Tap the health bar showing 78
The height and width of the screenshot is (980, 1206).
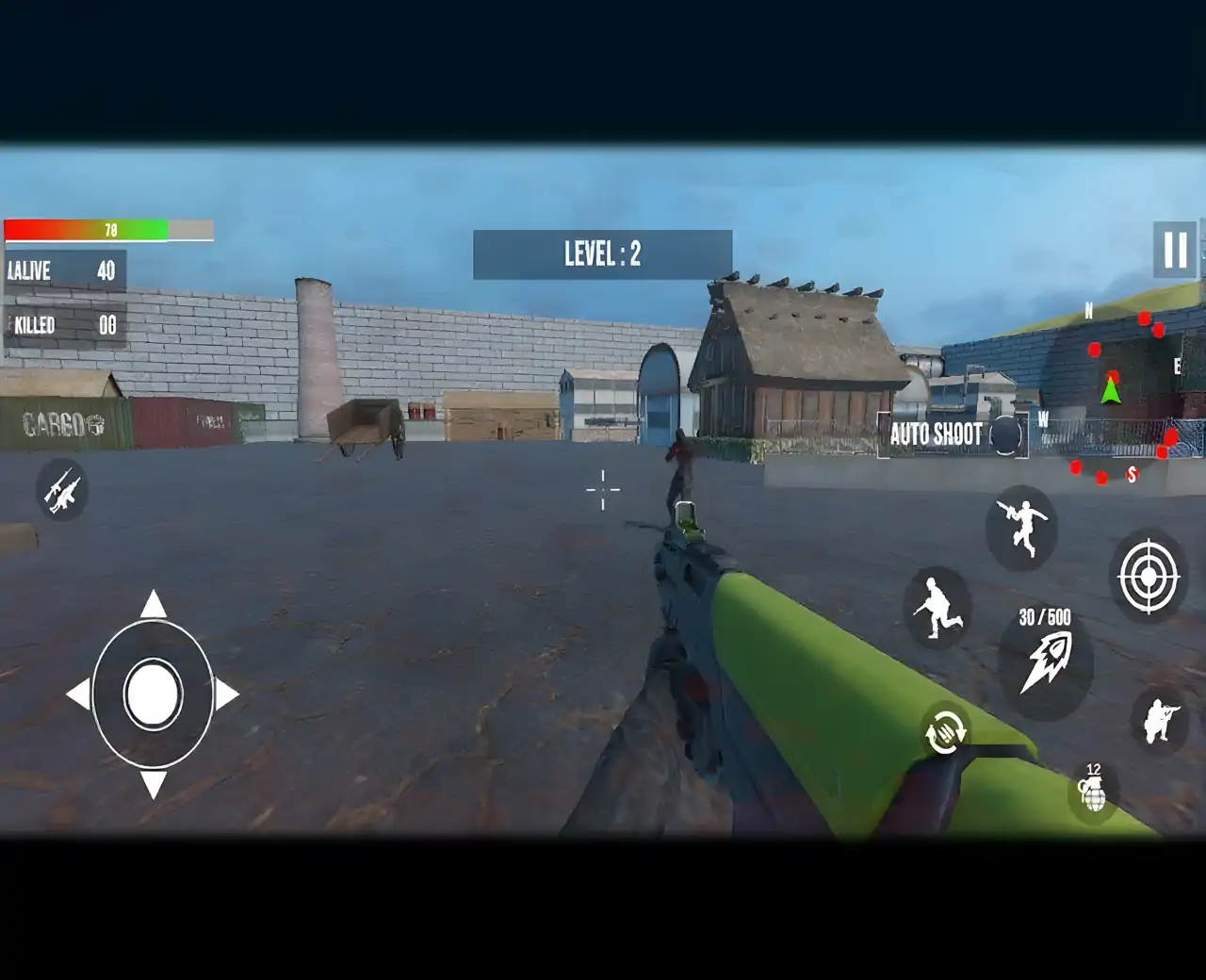tap(108, 227)
